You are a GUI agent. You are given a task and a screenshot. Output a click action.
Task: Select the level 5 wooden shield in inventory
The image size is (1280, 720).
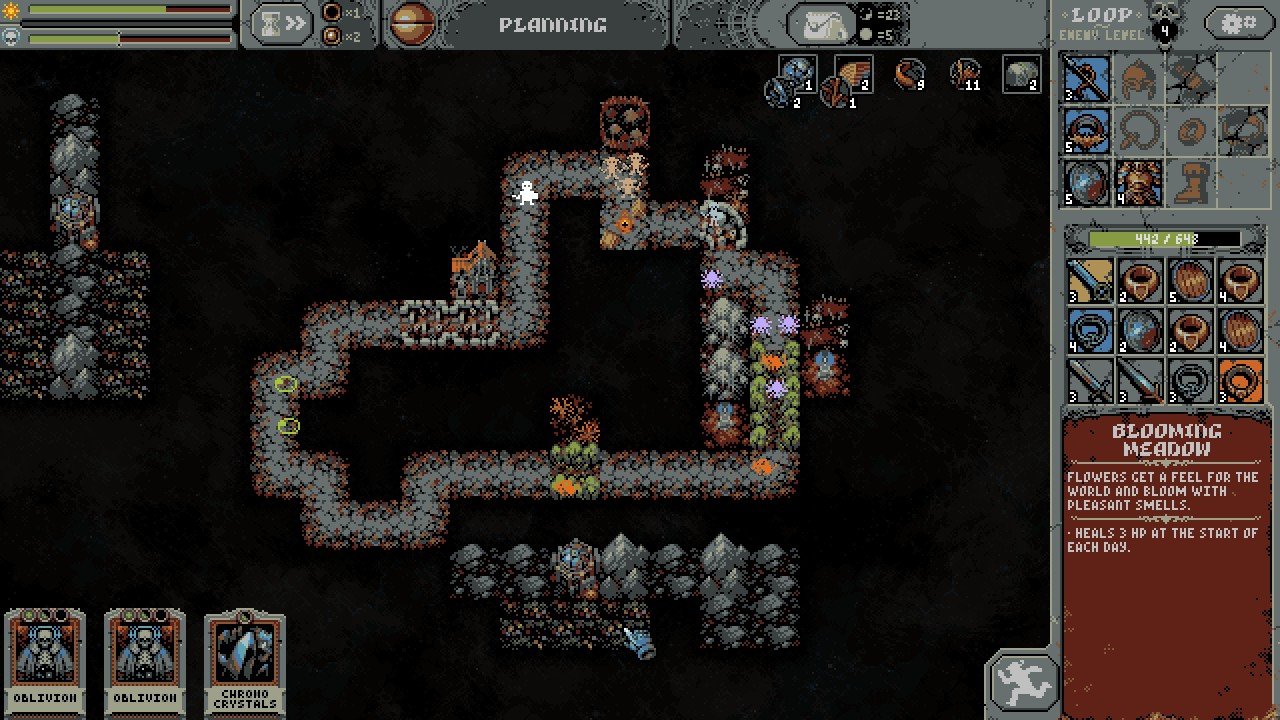[x=1190, y=281]
